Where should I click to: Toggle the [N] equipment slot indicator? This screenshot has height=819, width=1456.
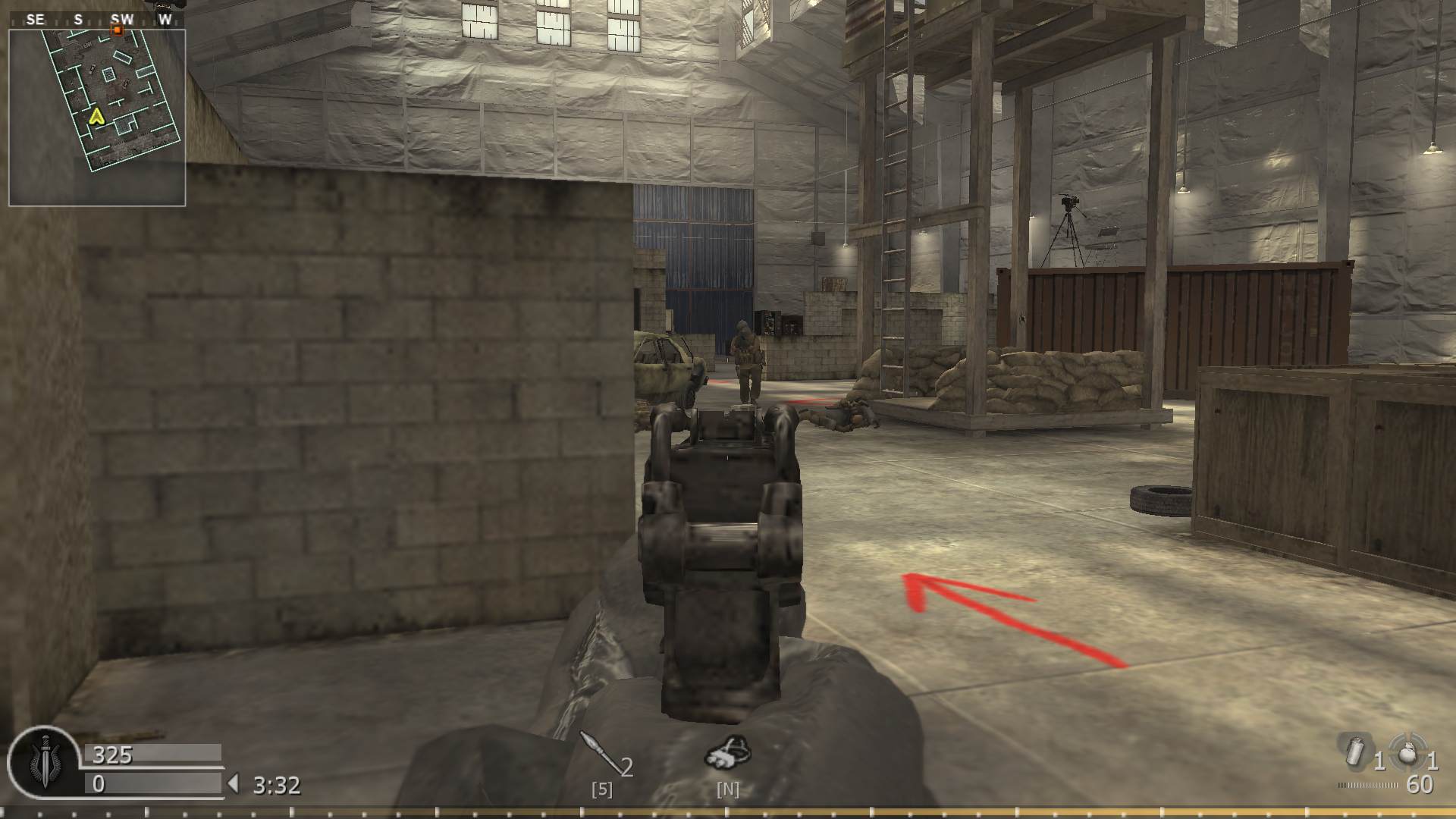click(728, 789)
